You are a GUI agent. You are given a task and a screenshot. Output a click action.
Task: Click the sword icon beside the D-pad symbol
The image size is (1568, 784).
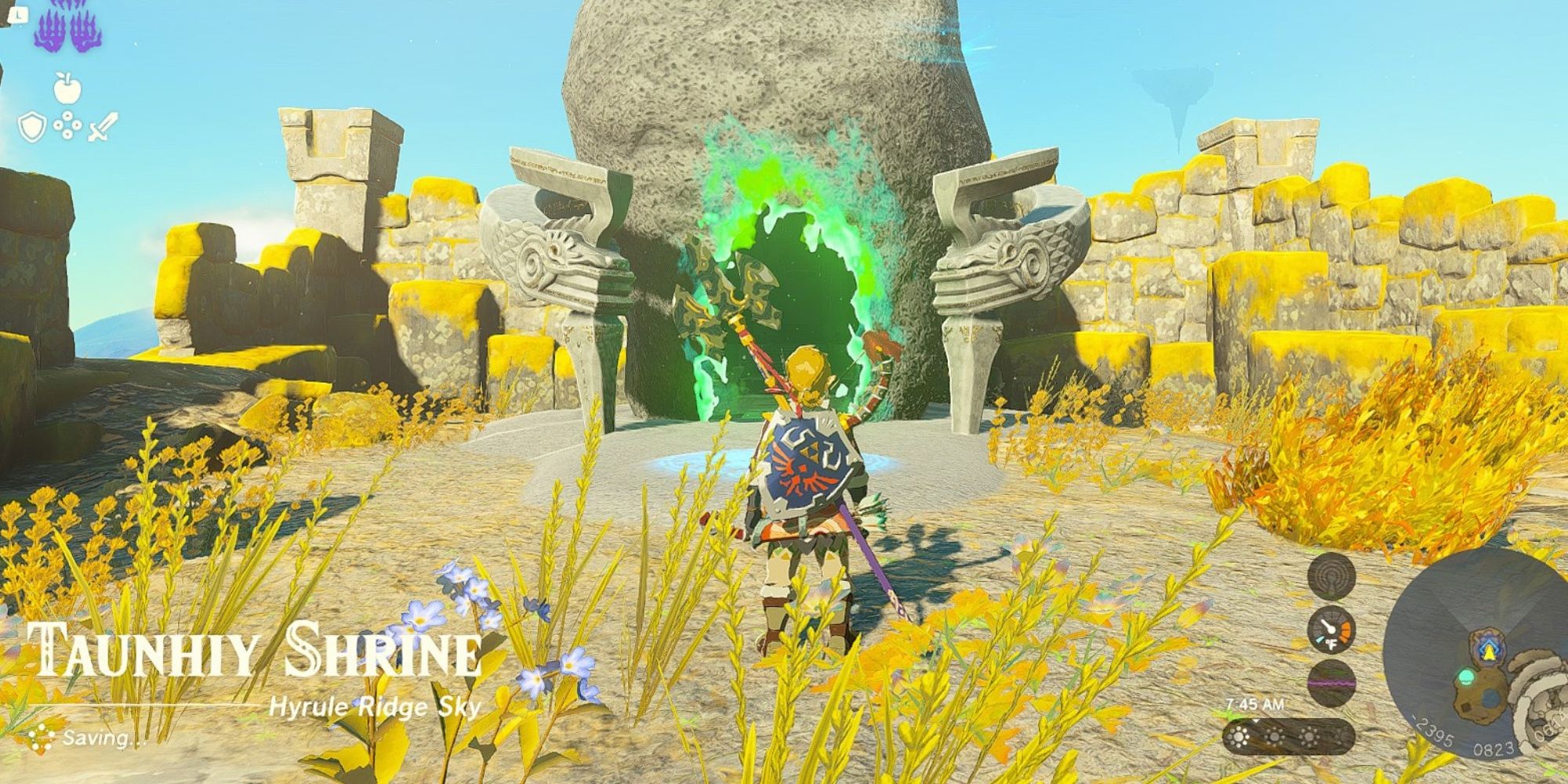tap(102, 127)
